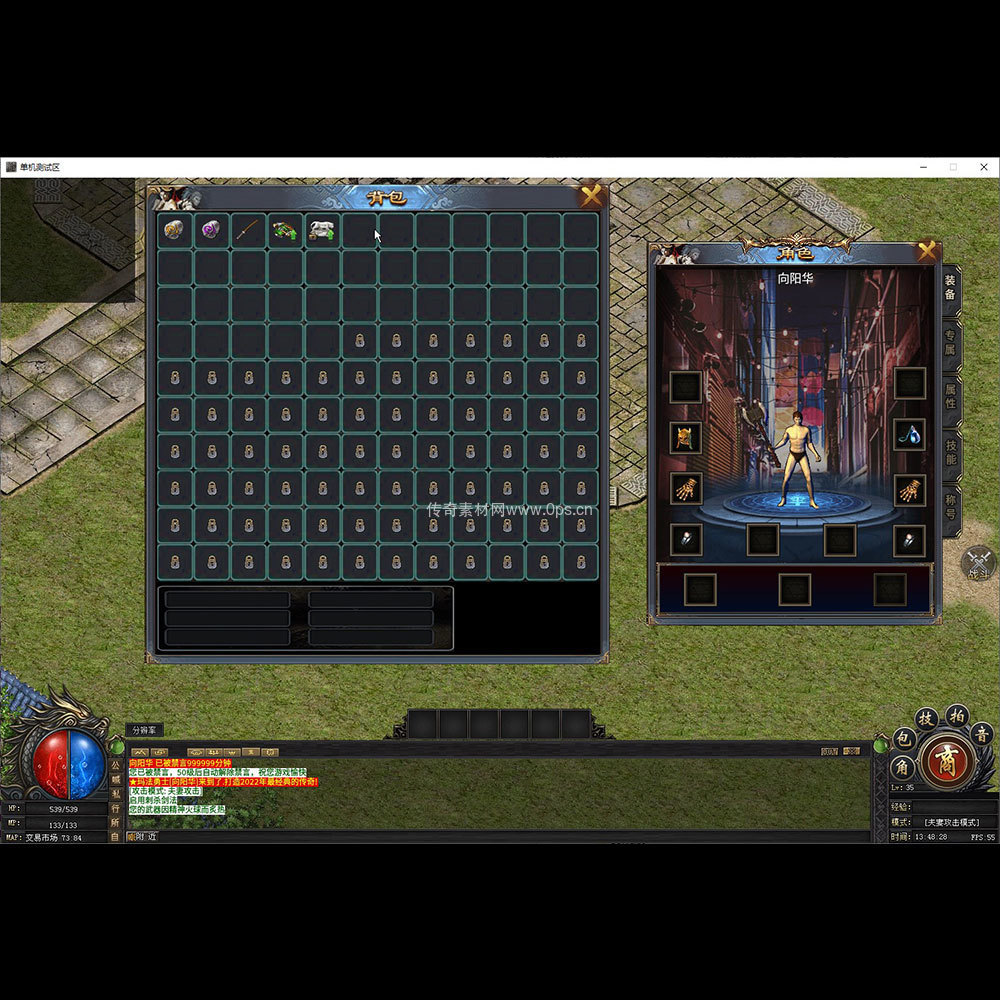Select the purple swirl scroll in backpack
The image size is (1000, 1000).
tap(211, 231)
